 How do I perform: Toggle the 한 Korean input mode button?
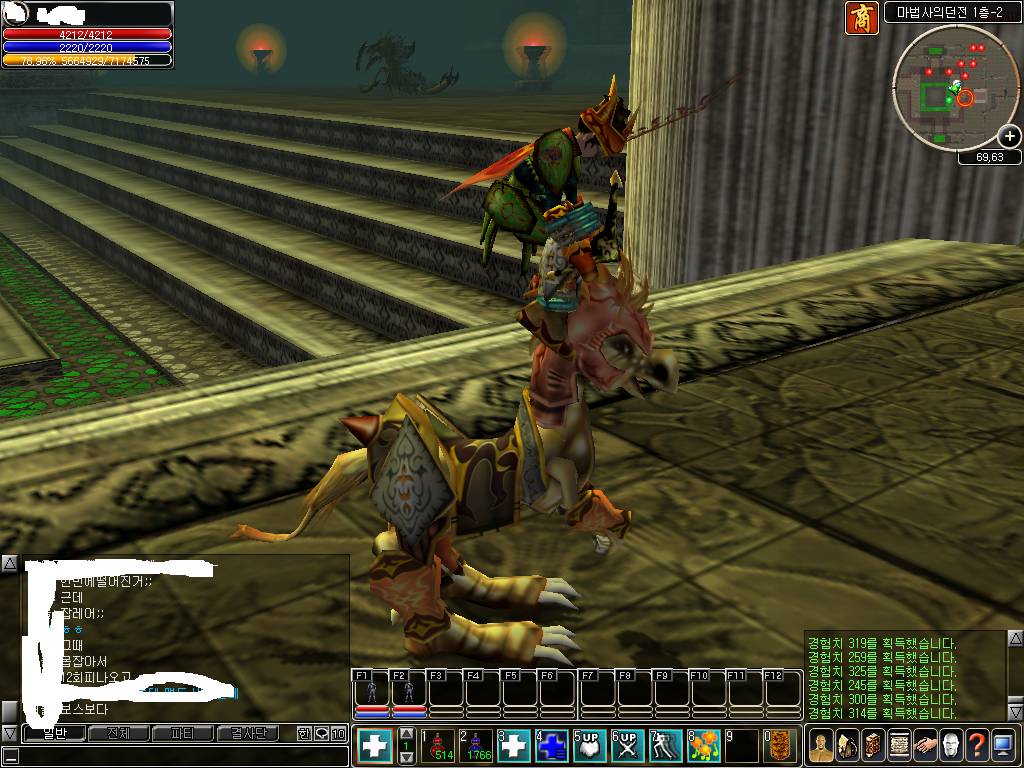pyautogui.click(x=304, y=734)
